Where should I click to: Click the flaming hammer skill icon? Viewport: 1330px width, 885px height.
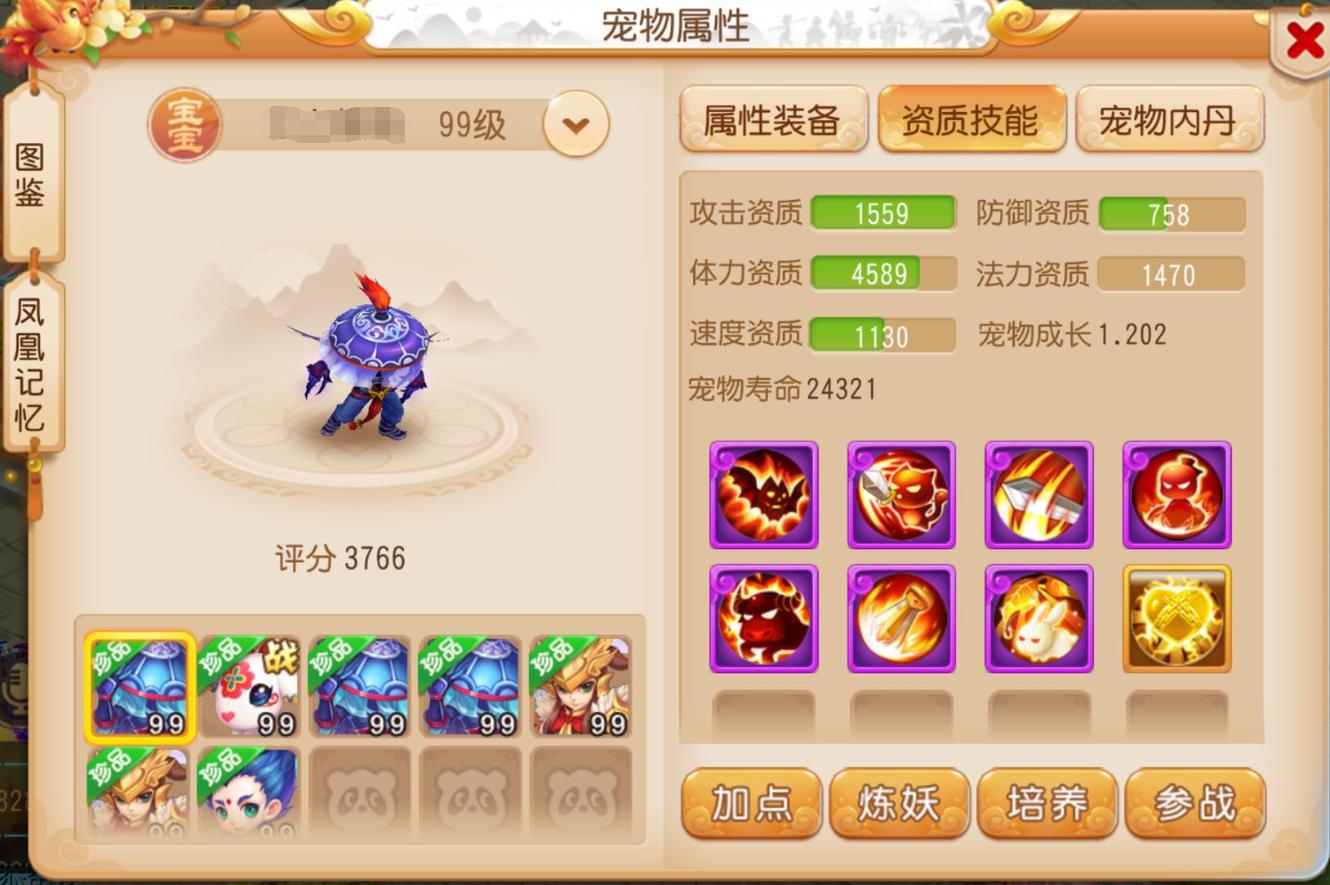tap(1039, 494)
